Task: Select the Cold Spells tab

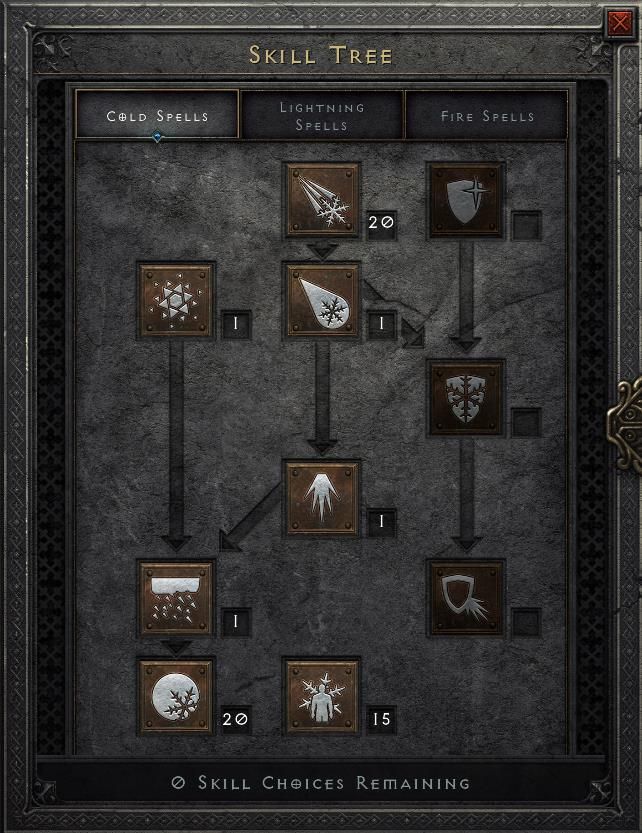Action: pyautogui.click(x=157, y=116)
